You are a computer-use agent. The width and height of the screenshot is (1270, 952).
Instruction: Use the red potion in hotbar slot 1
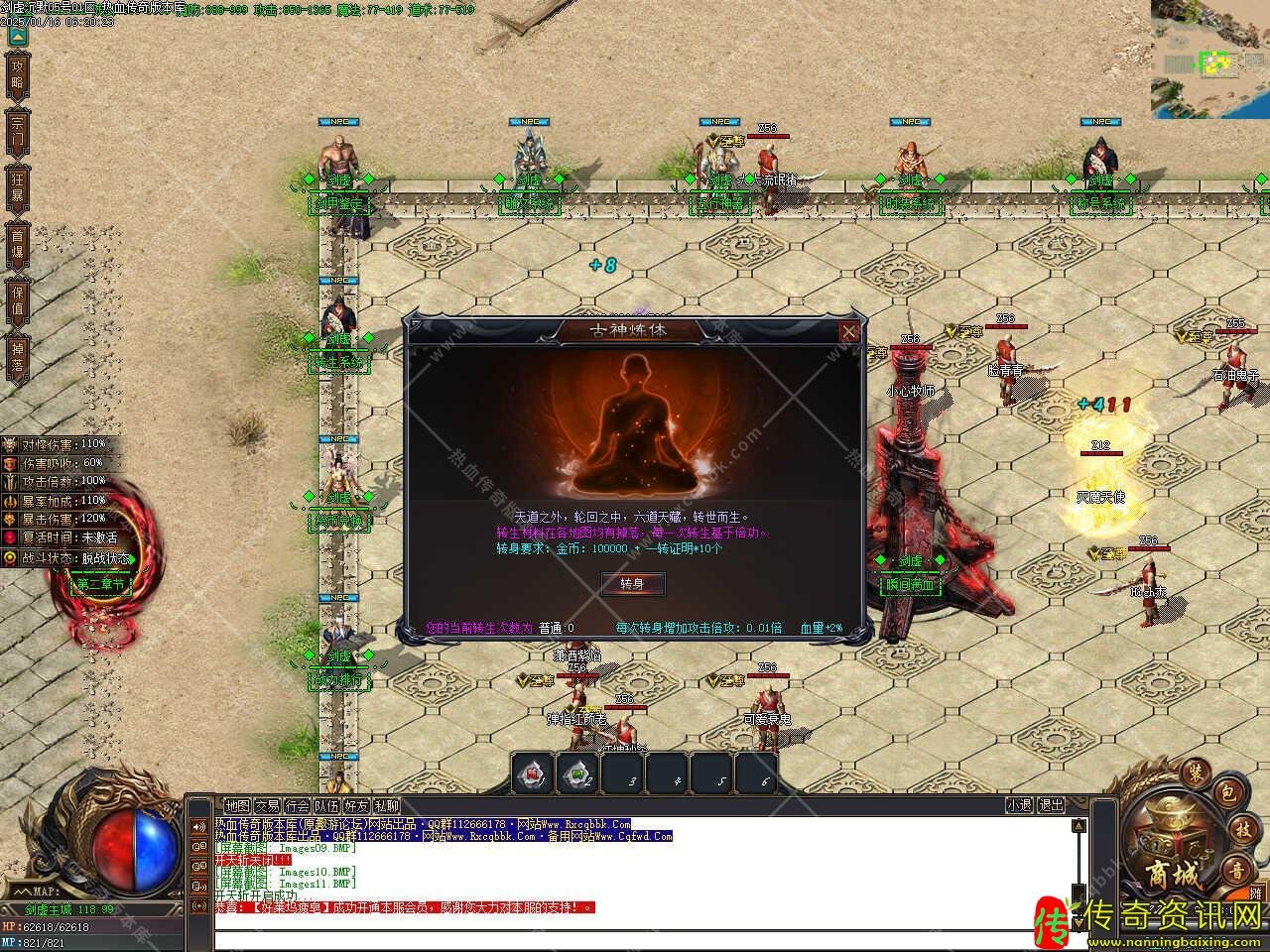tap(533, 773)
